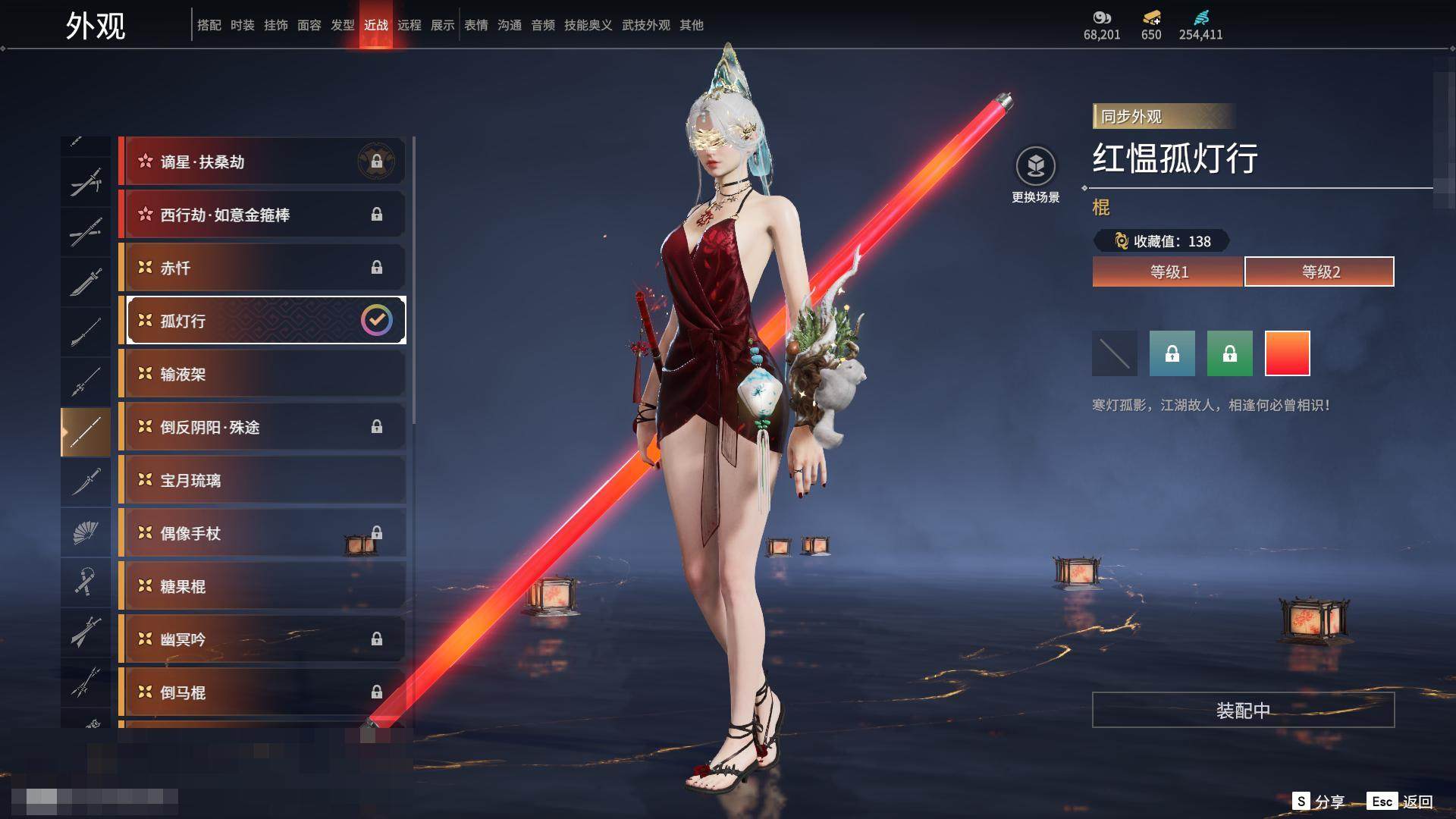Switch to the 时装 tab
The image size is (1456, 819).
point(243,25)
